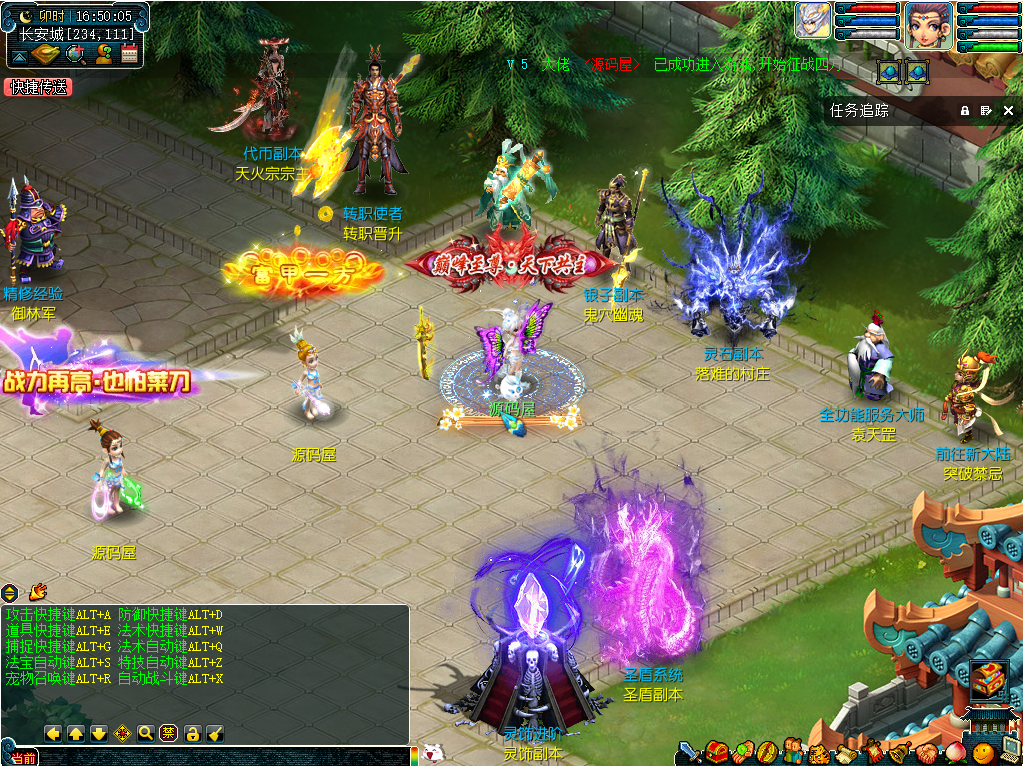The width and height of the screenshot is (1023, 766).
Task: Collapse the location panel with the arrow button
Action: point(20,55)
